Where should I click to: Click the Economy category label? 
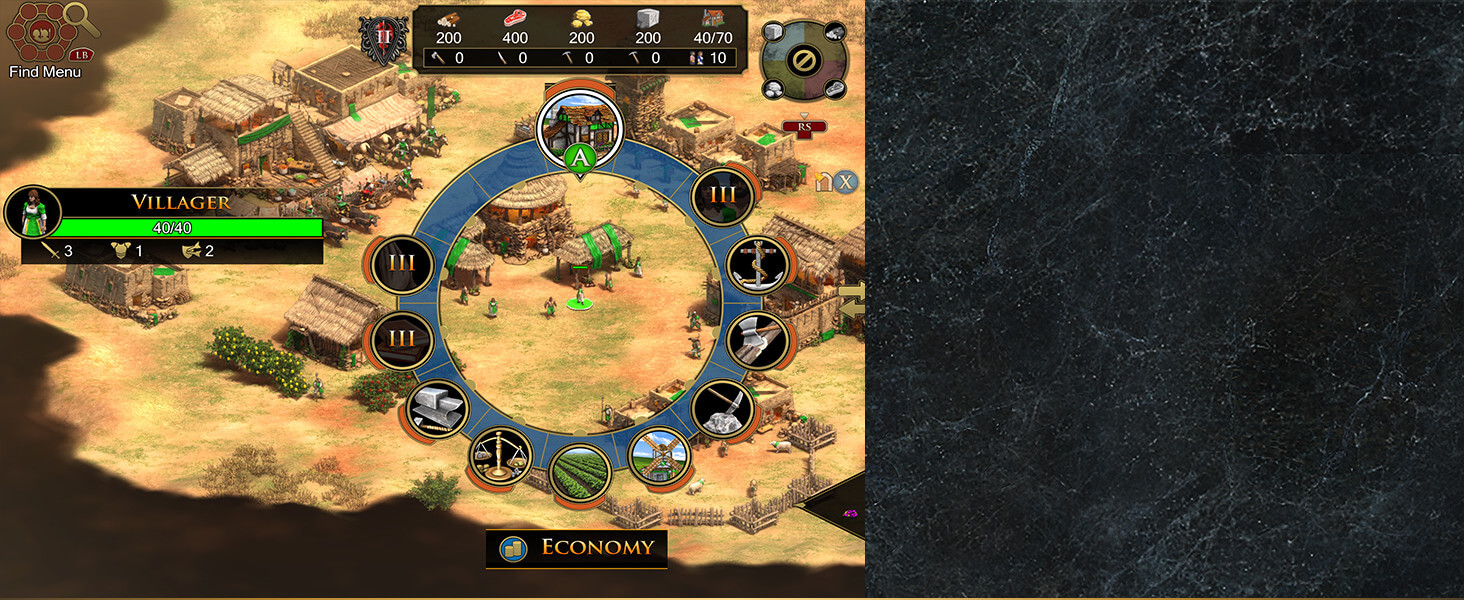coord(577,548)
